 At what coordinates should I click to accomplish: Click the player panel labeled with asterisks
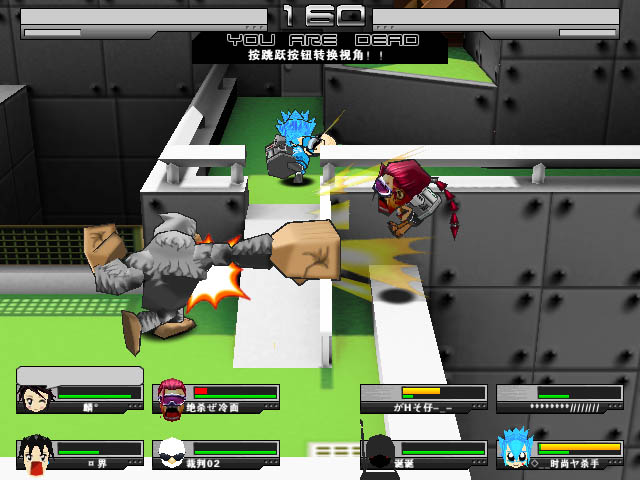click(560, 397)
